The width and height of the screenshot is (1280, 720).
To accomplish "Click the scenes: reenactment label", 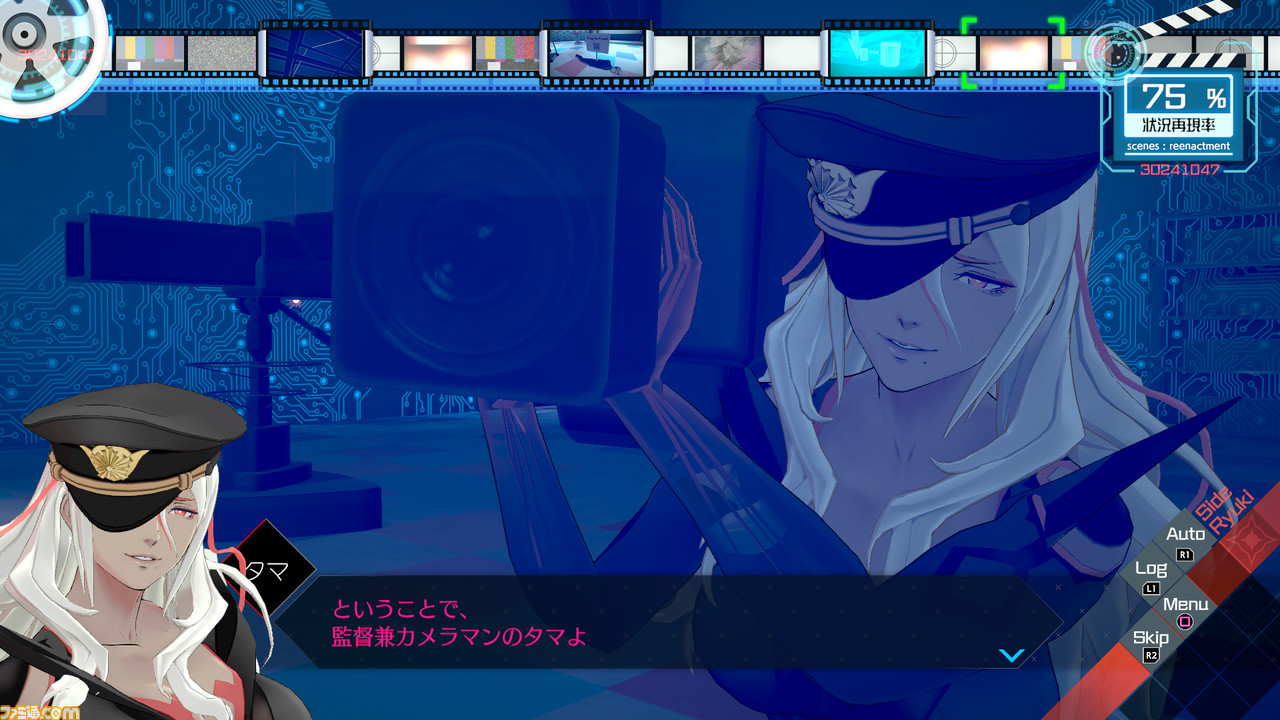I will tap(1180, 146).
